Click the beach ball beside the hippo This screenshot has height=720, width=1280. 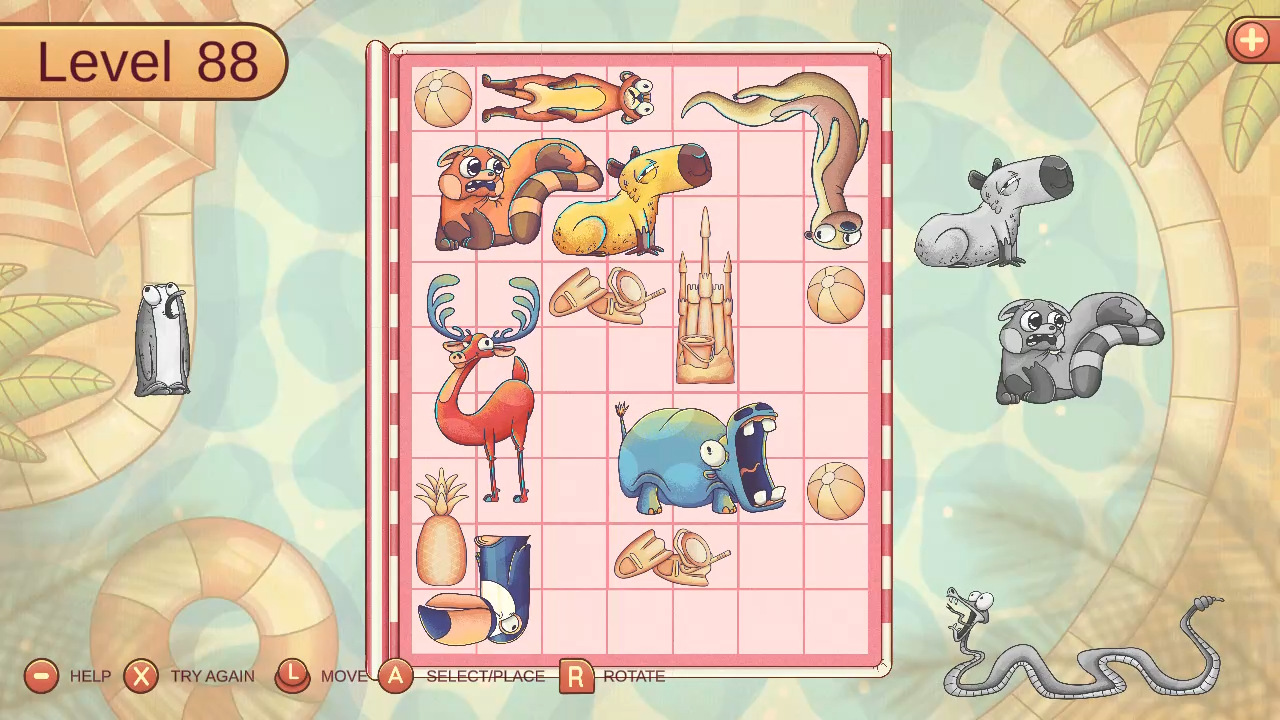[838, 491]
